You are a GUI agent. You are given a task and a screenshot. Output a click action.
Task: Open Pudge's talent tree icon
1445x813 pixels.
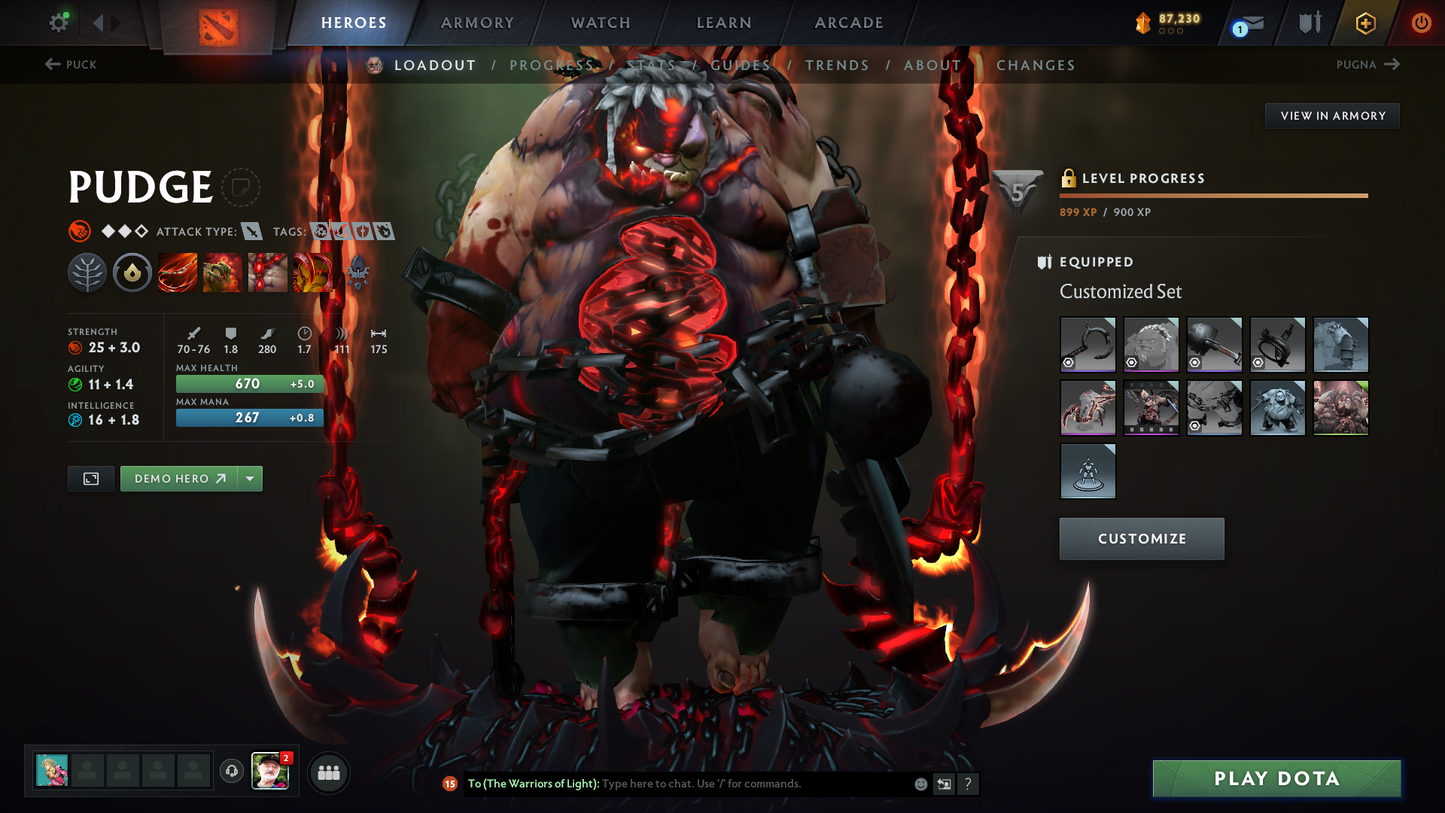87,271
